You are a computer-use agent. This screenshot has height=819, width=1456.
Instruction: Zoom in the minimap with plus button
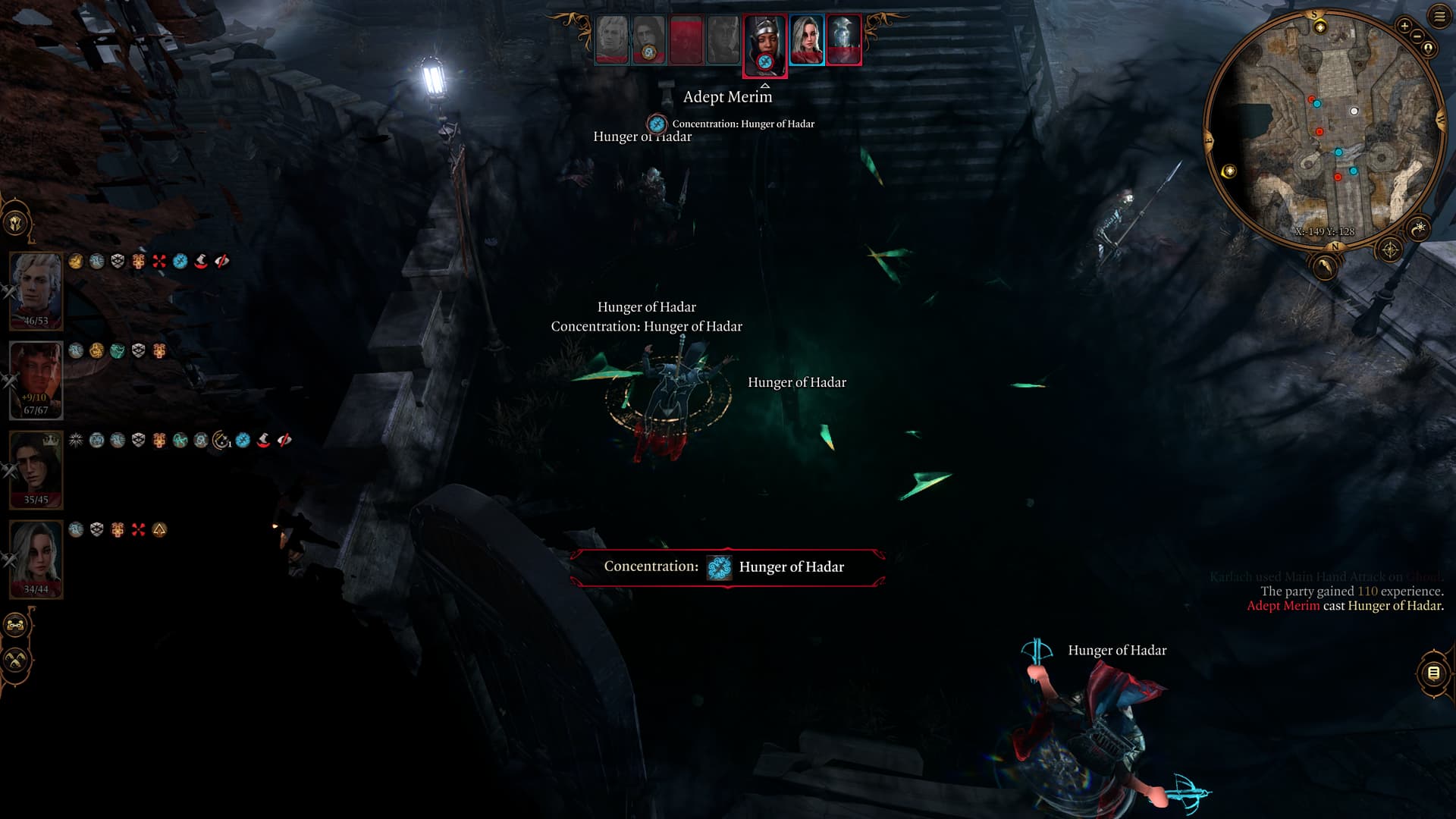[1404, 26]
